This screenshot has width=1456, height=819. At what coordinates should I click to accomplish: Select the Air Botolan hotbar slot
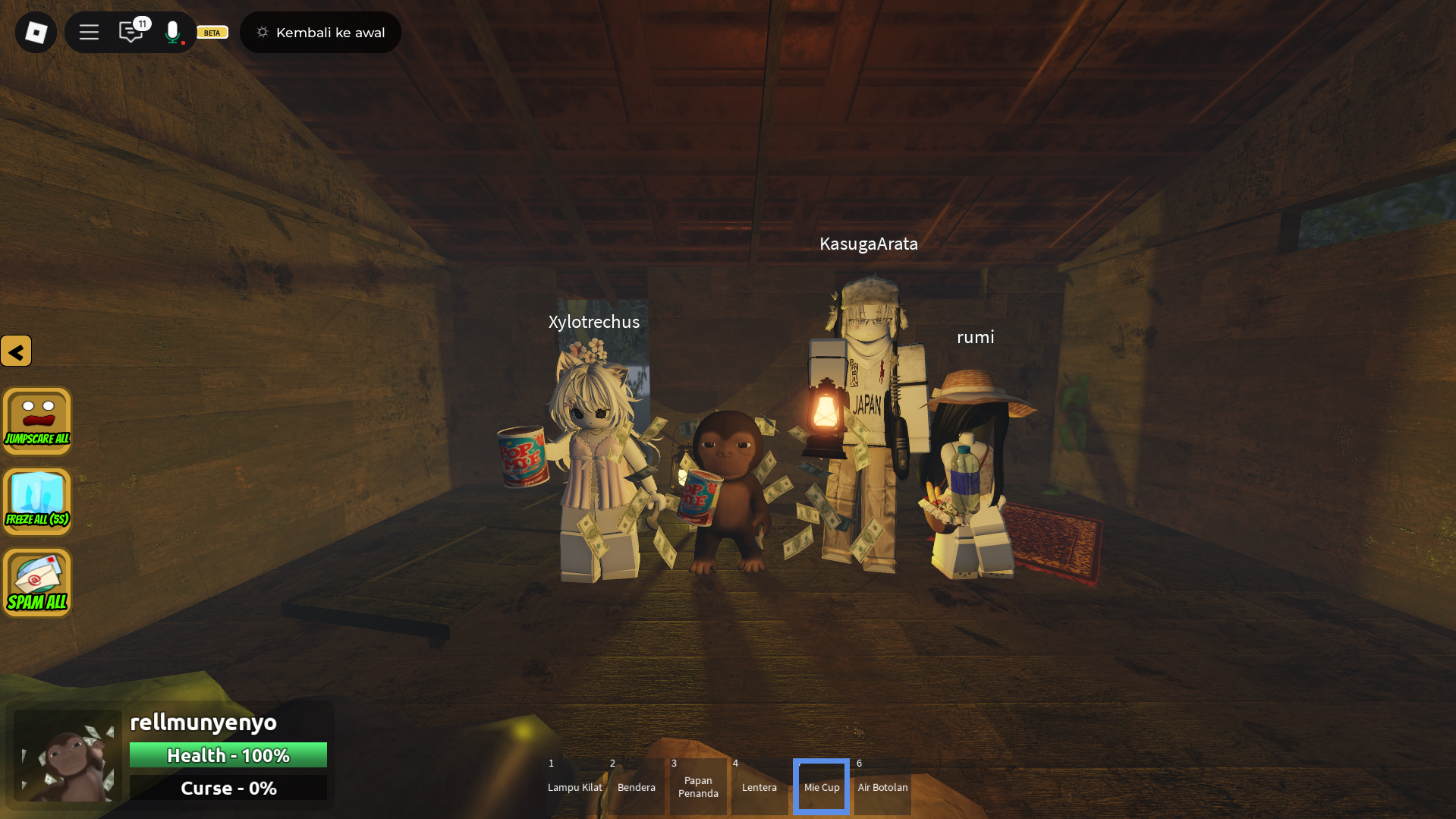coord(882,787)
